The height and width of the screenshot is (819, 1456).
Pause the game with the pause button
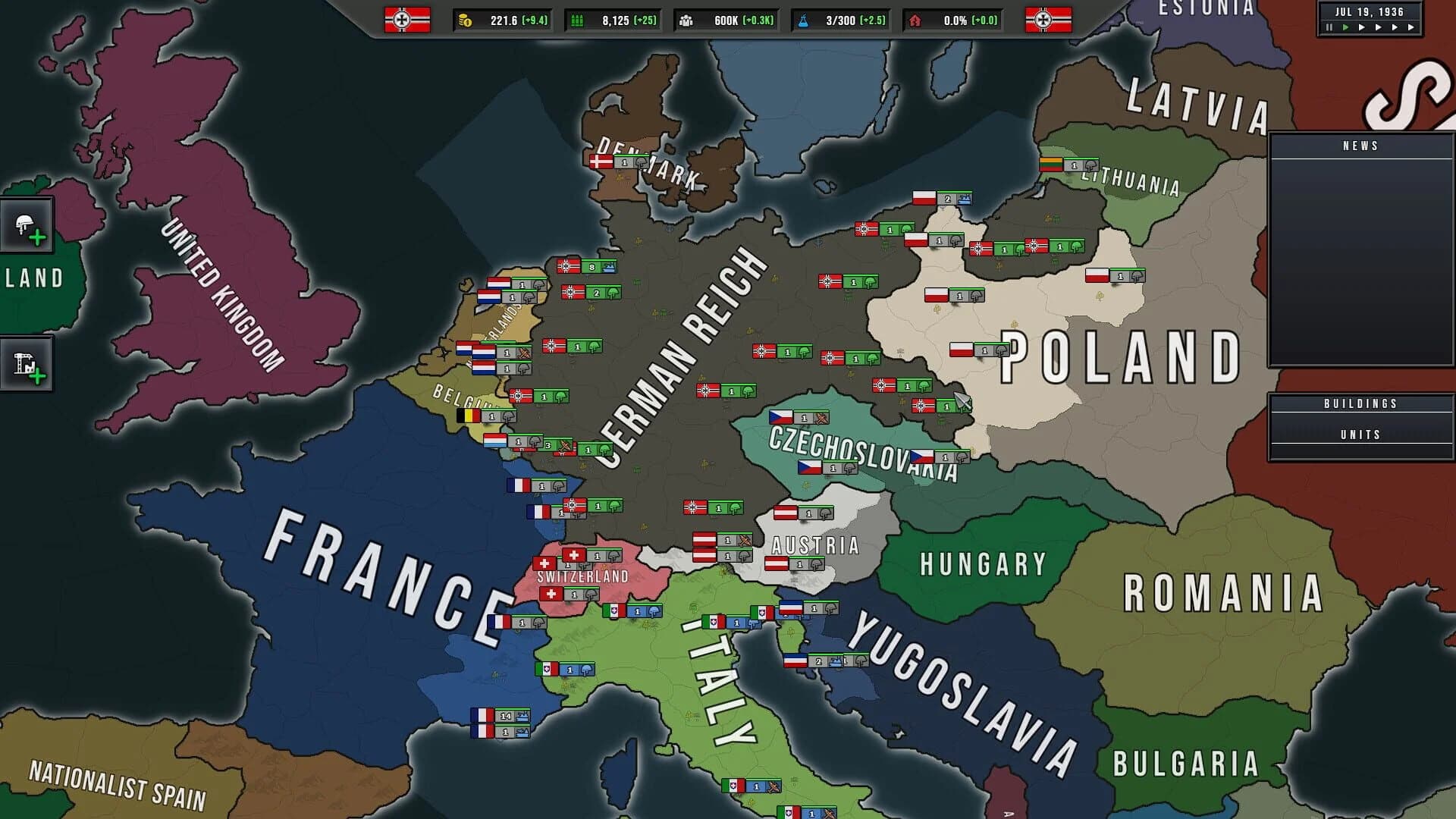pyautogui.click(x=1329, y=28)
